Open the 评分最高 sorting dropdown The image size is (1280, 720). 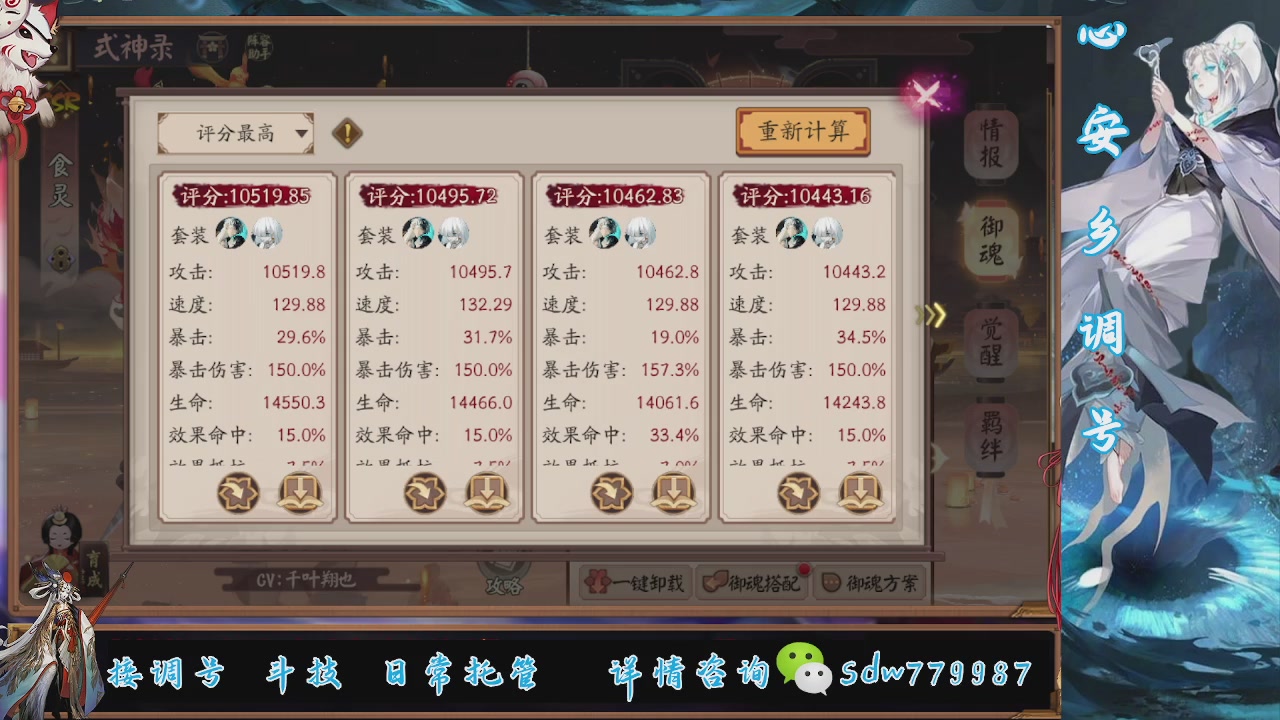coord(235,132)
